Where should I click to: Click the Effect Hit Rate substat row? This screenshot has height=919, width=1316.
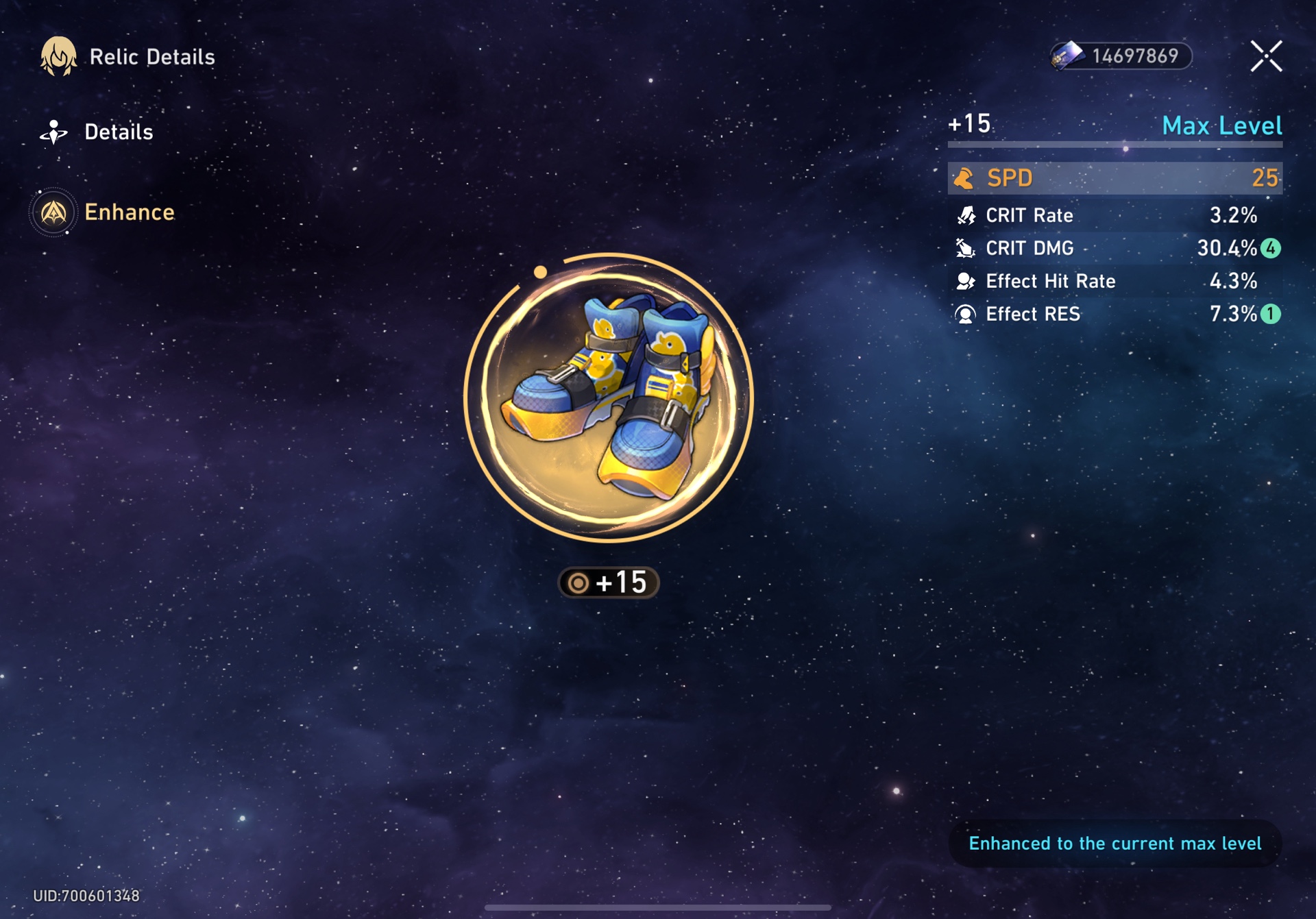click(1114, 281)
